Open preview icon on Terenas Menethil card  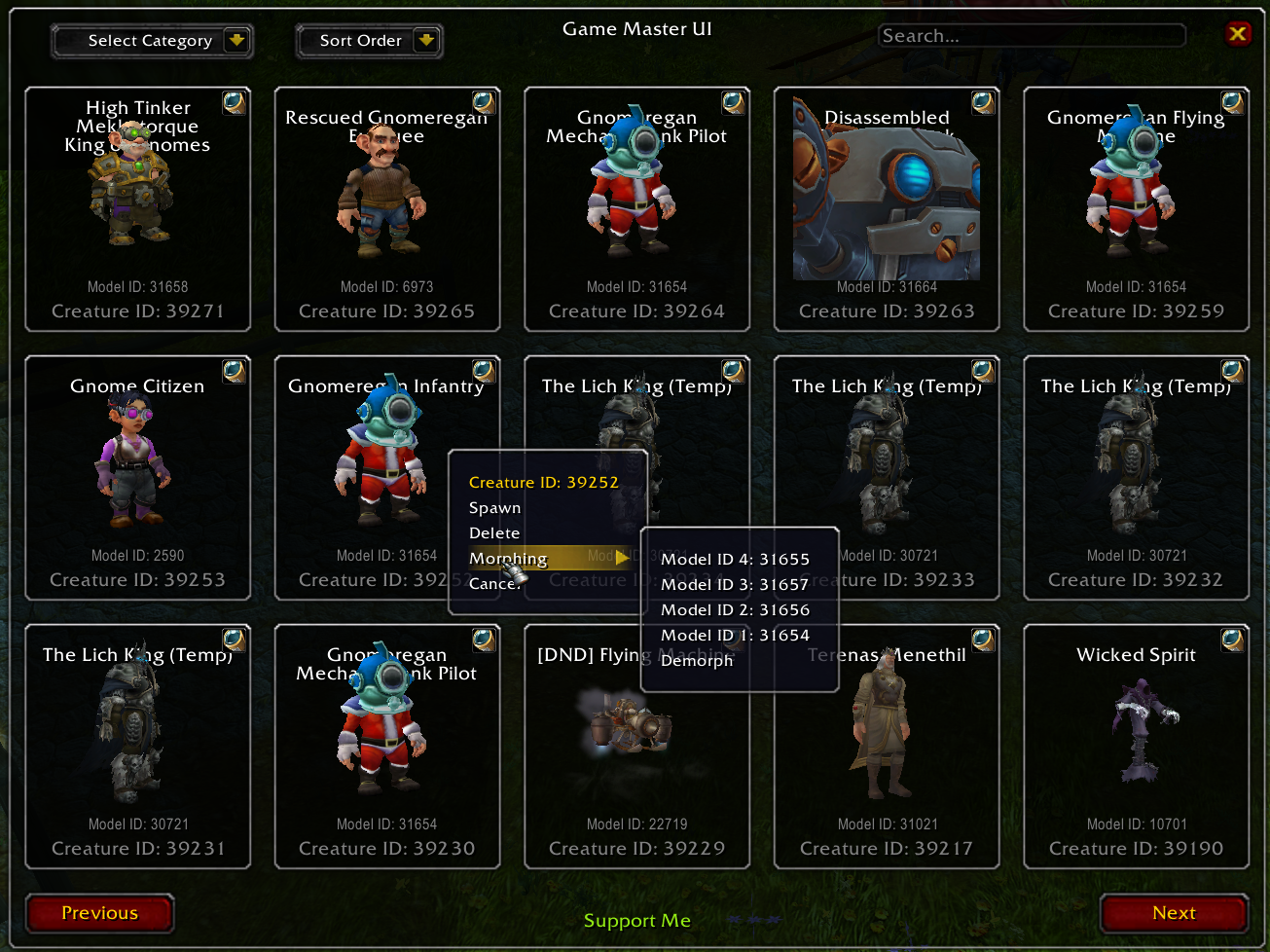[x=983, y=639]
